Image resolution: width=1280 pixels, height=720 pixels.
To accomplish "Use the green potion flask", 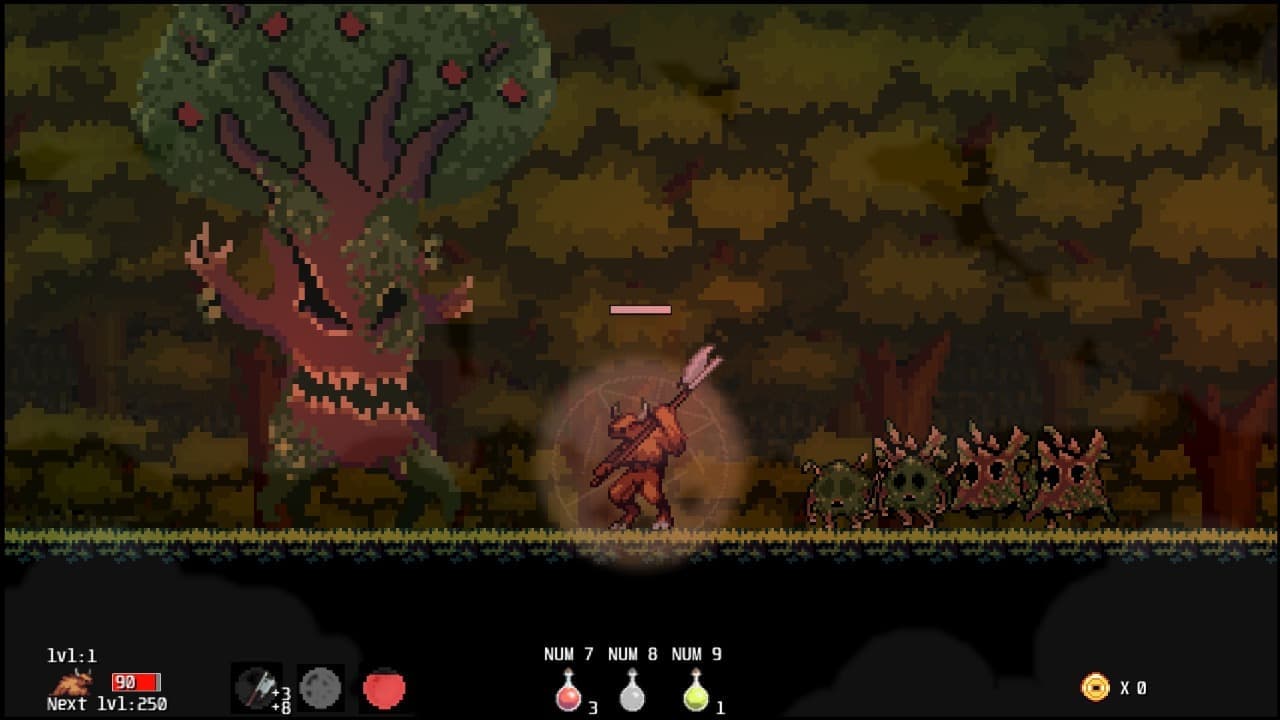I will 695,691.
